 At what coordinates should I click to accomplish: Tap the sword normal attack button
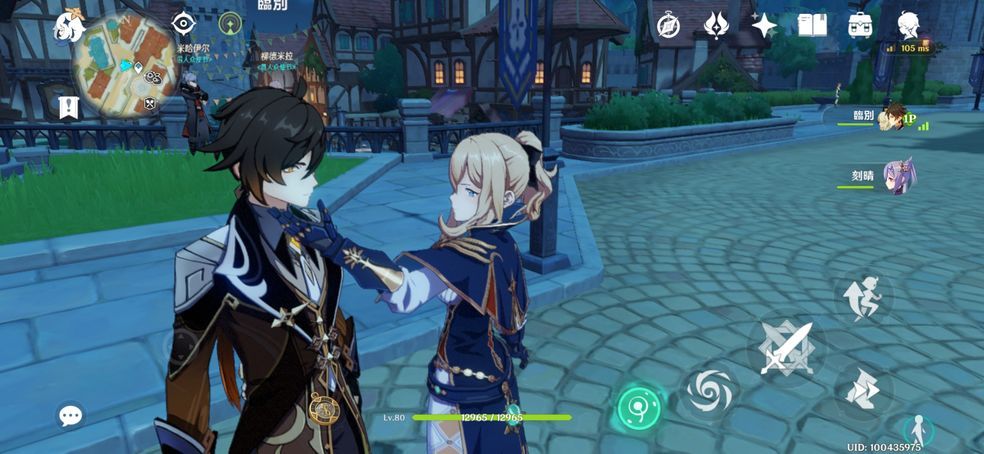click(x=786, y=347)
